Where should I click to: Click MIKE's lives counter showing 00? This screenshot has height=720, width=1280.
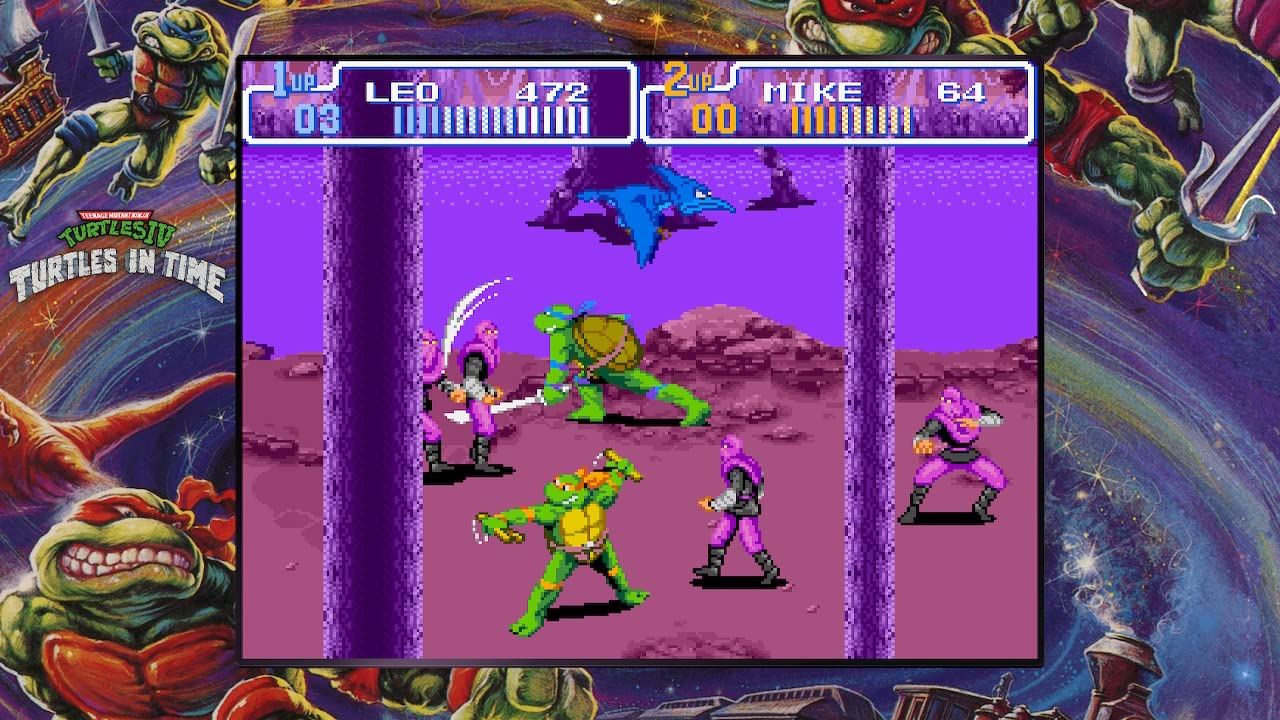(714, 120)
